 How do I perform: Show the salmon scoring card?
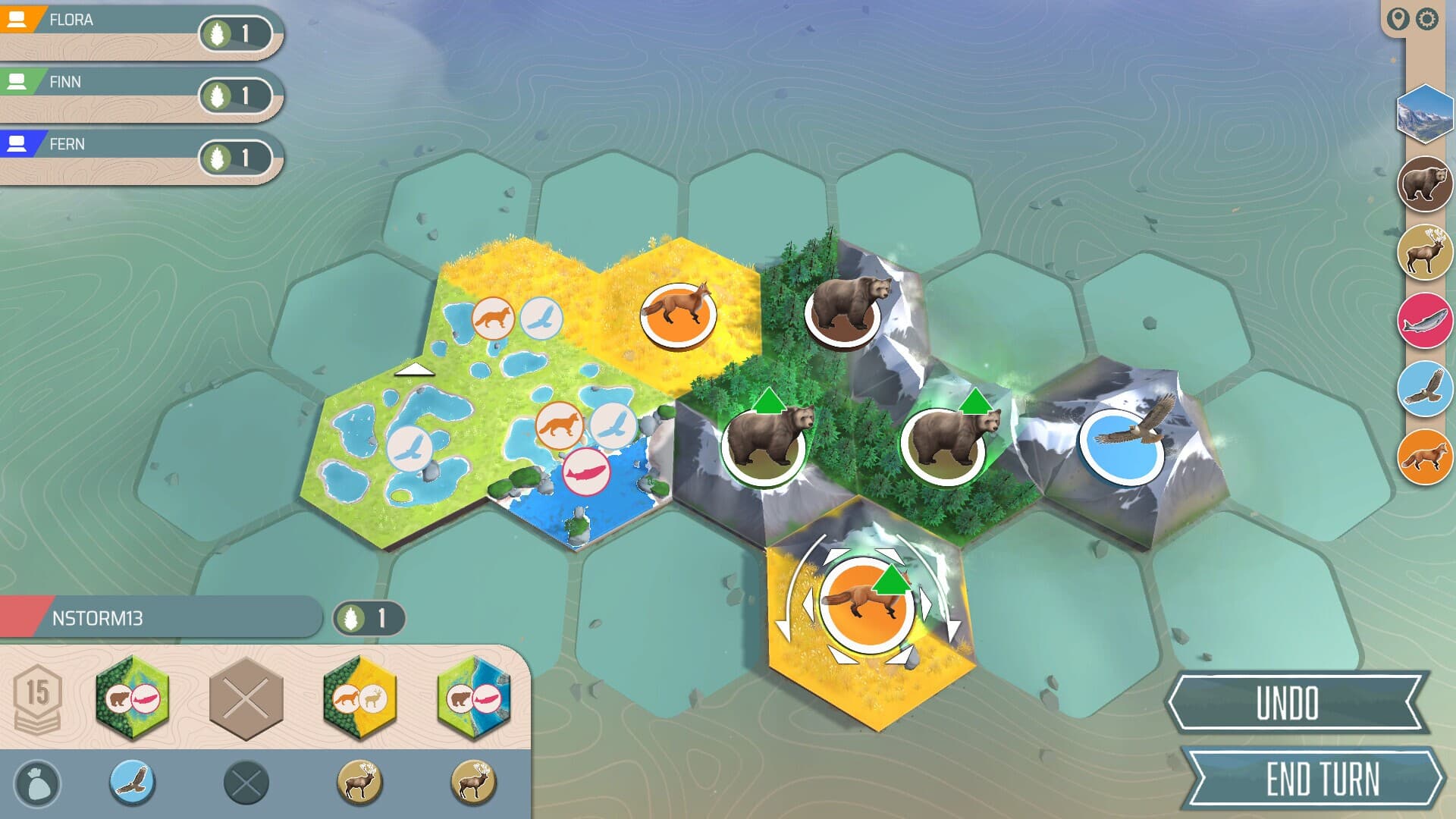click(1424, 321)
